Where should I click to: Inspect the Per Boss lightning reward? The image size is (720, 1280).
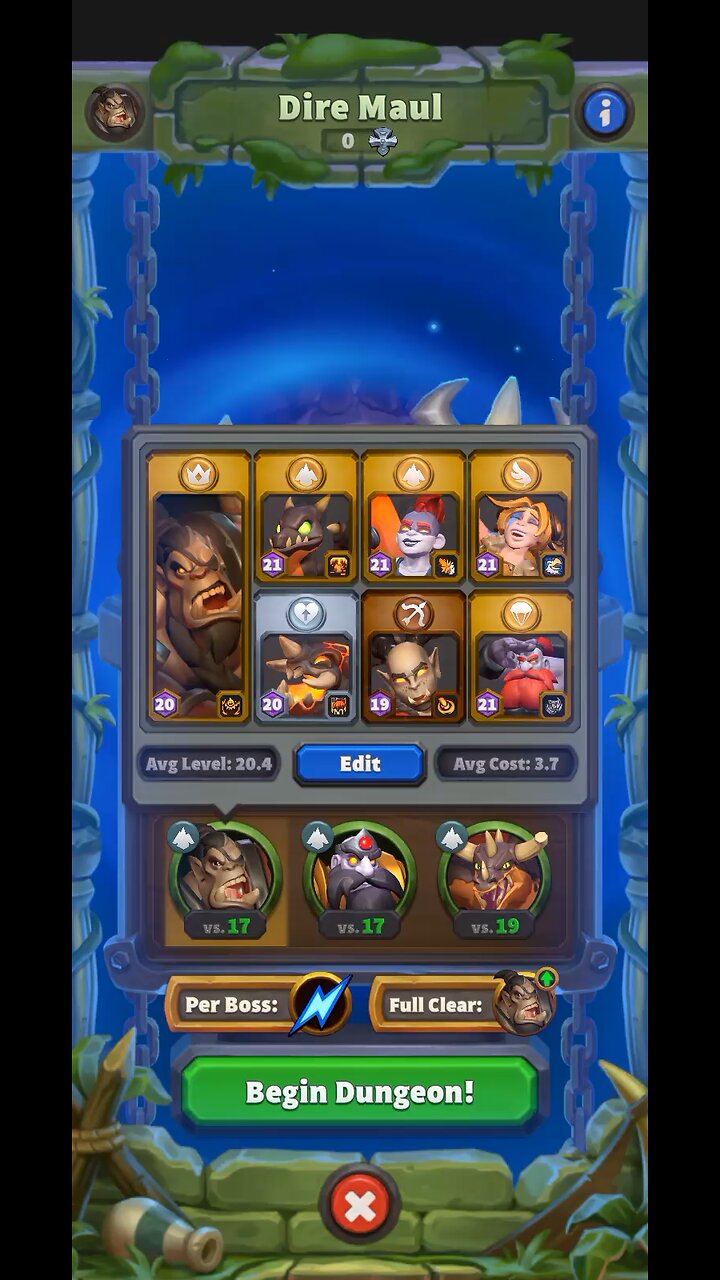click(320, 1004)
